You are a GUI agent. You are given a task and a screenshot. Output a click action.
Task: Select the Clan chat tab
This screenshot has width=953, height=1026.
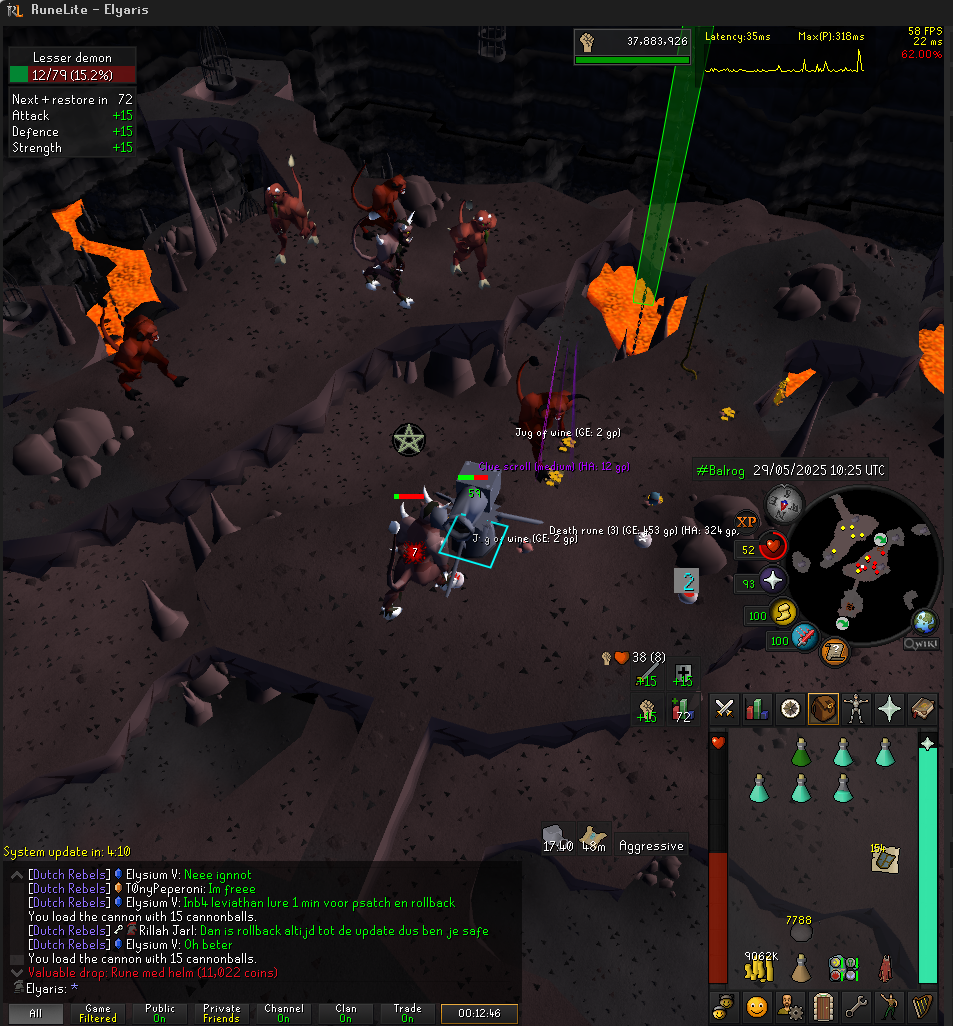click(345, 1013)
